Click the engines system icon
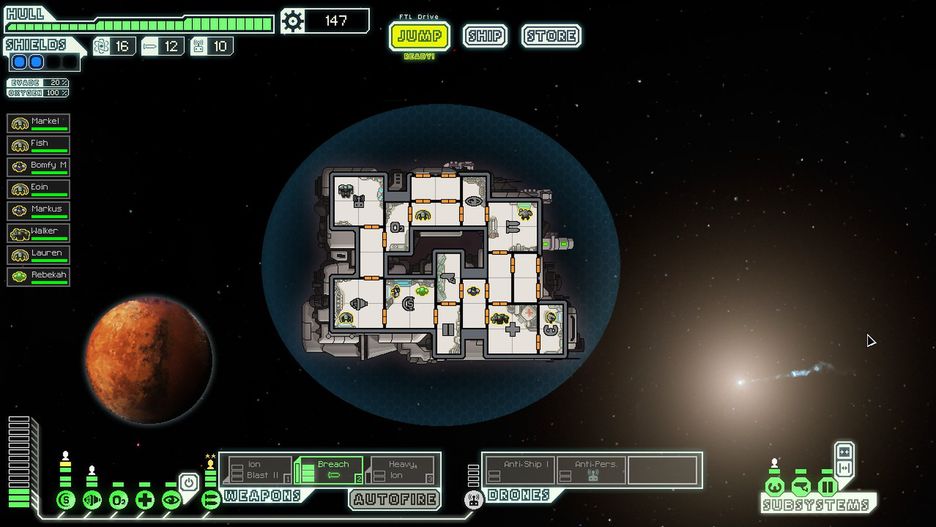 [92, 499]
